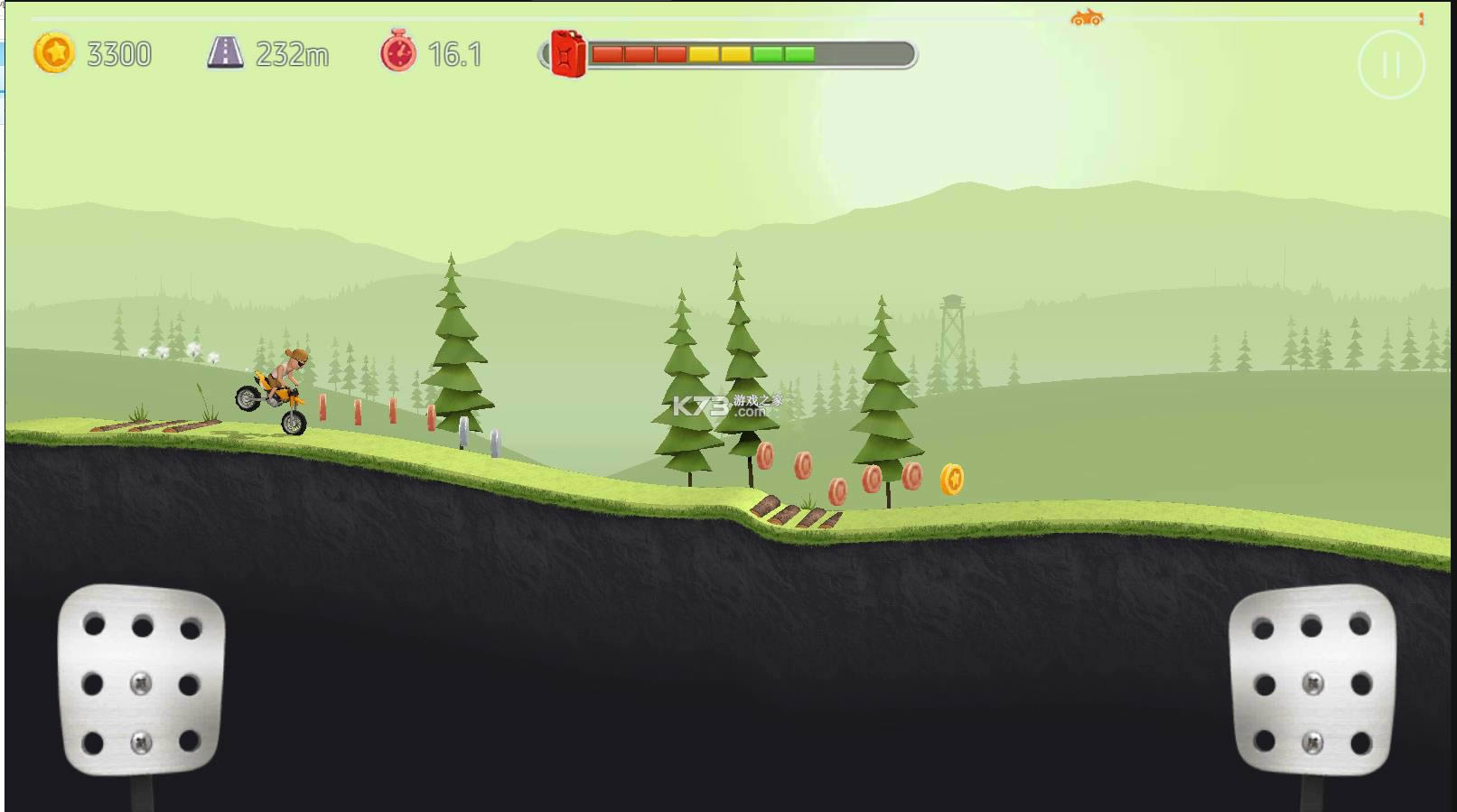Tap the 16.1 timer value
The height and width of the screenshot is (812, 1457).
[456, 54]
